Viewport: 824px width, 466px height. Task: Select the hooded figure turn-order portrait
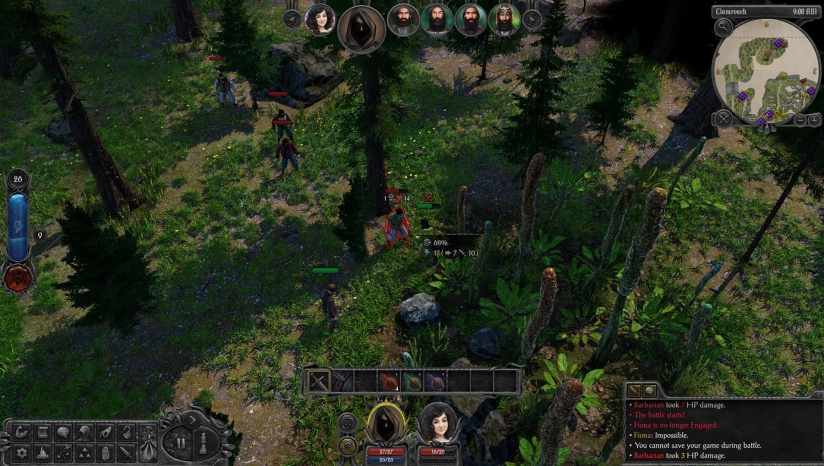[x=362, y=28]
